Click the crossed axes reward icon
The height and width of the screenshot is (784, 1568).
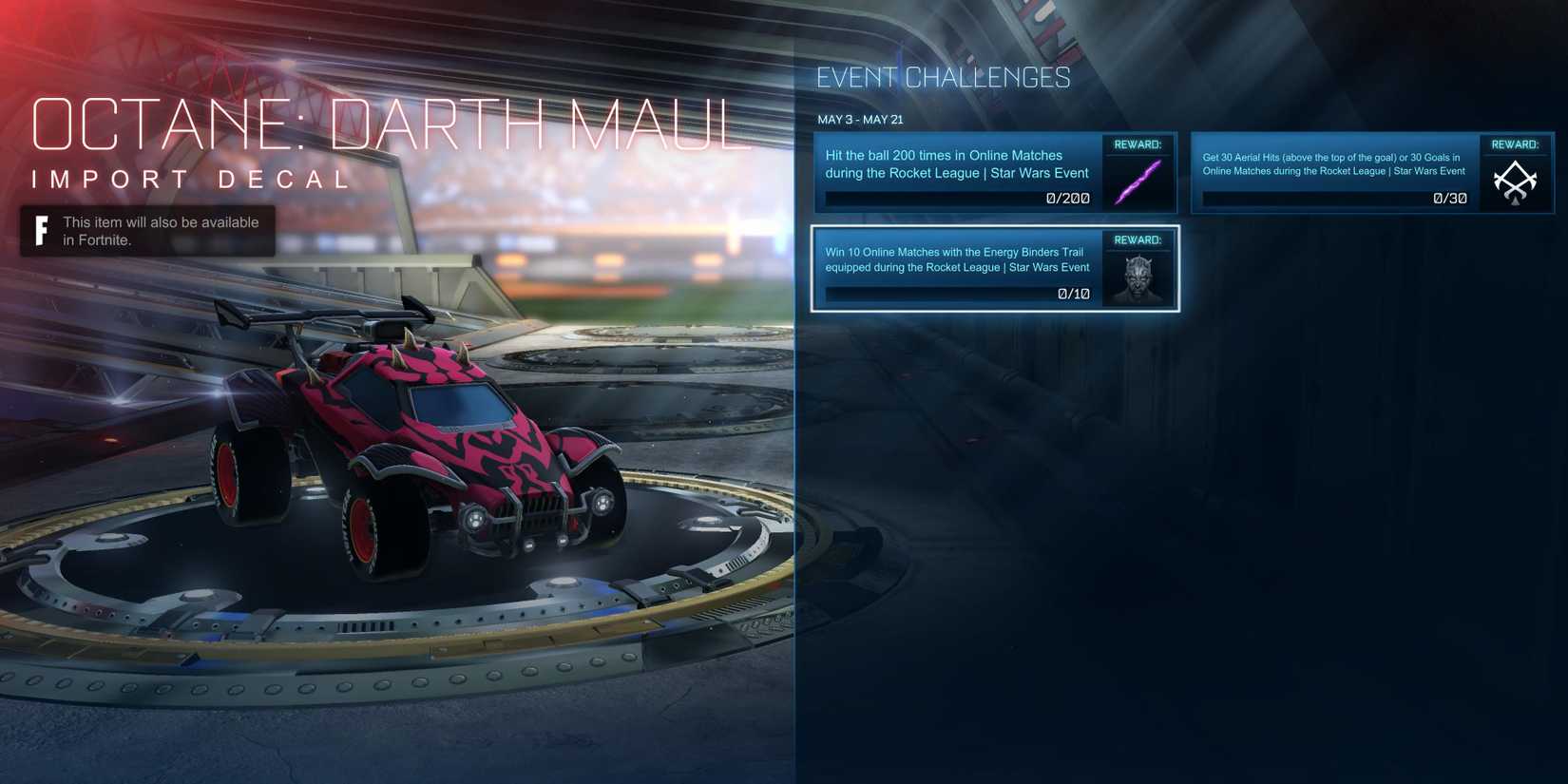1515,181
